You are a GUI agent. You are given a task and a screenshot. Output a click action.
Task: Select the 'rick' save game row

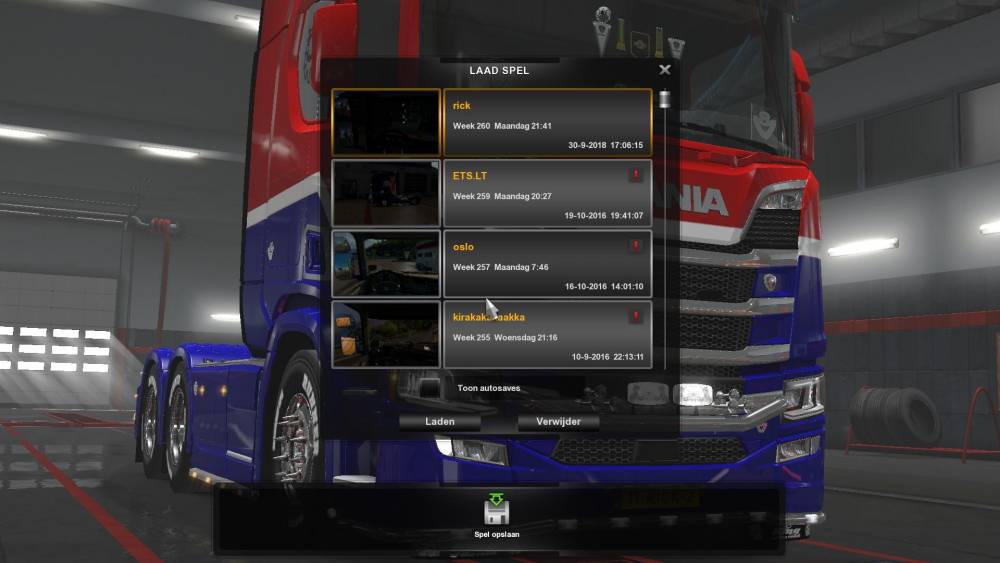546,123
